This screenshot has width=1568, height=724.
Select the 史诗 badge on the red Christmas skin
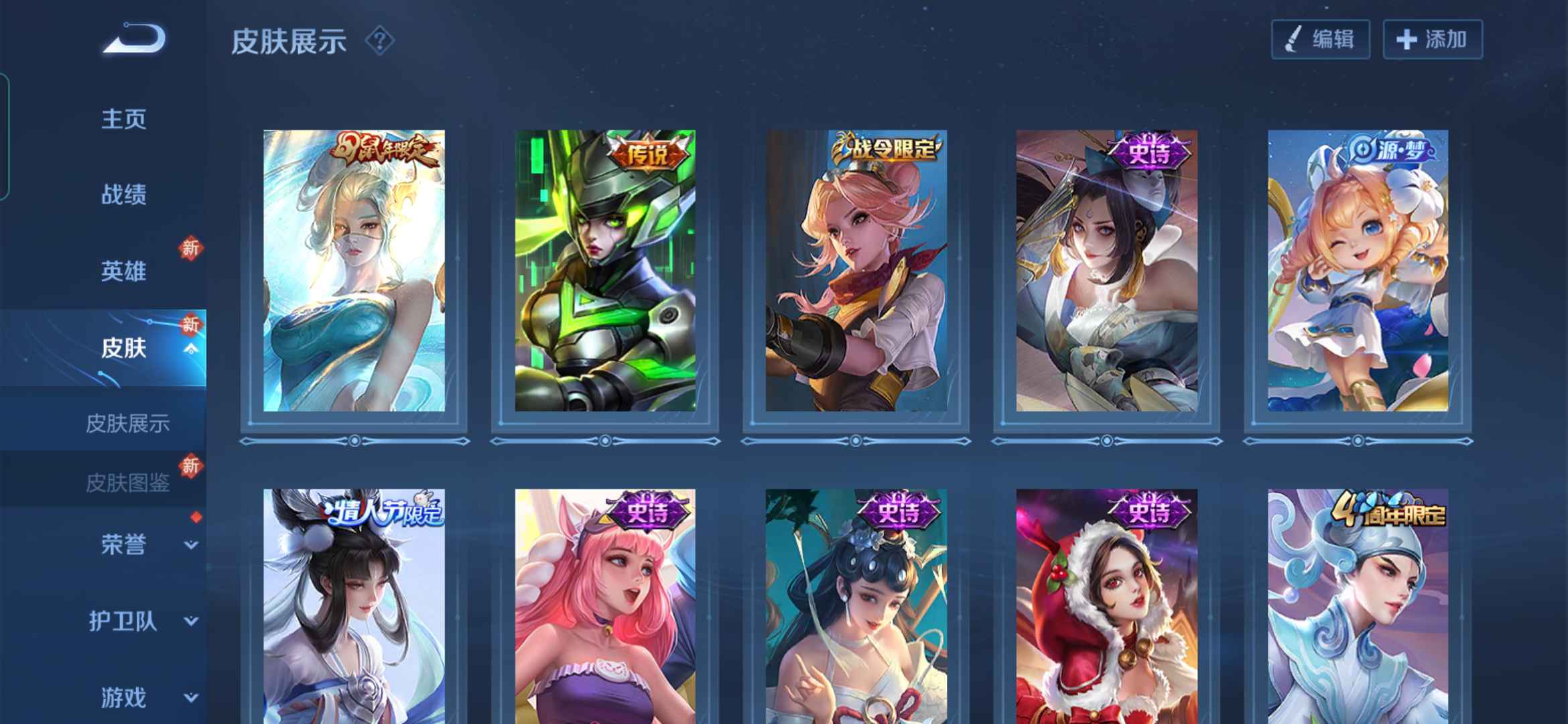(x=1149, y=512)
